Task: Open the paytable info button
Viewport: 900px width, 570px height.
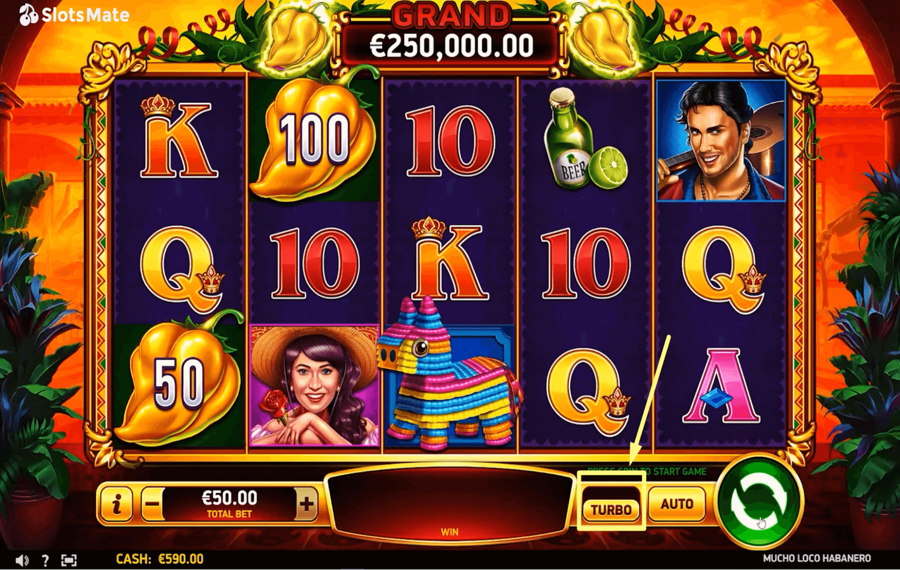Action: pos(117,504)
